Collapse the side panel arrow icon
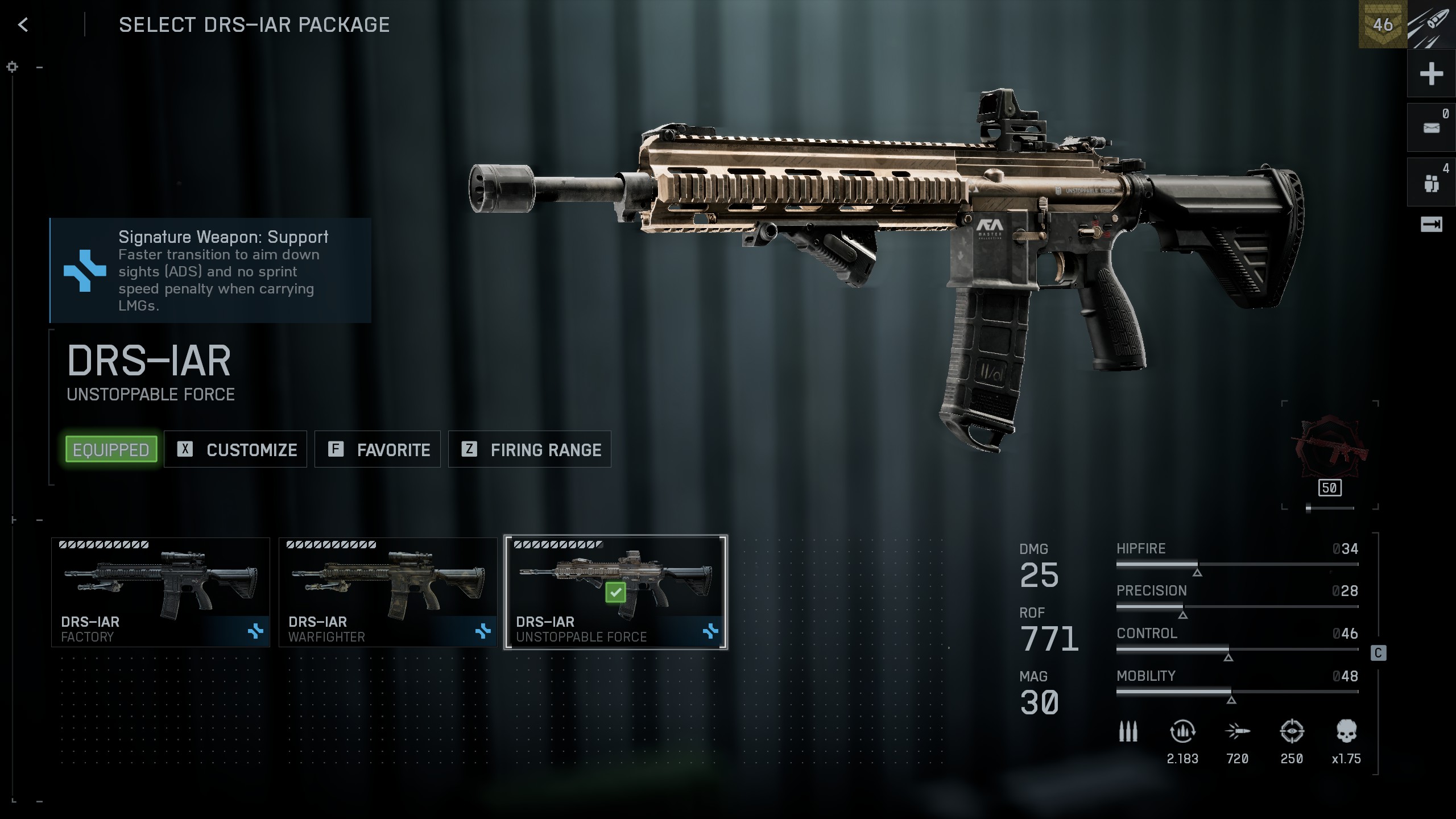The image size is (1456, 819). click(x=1431, y=225)
